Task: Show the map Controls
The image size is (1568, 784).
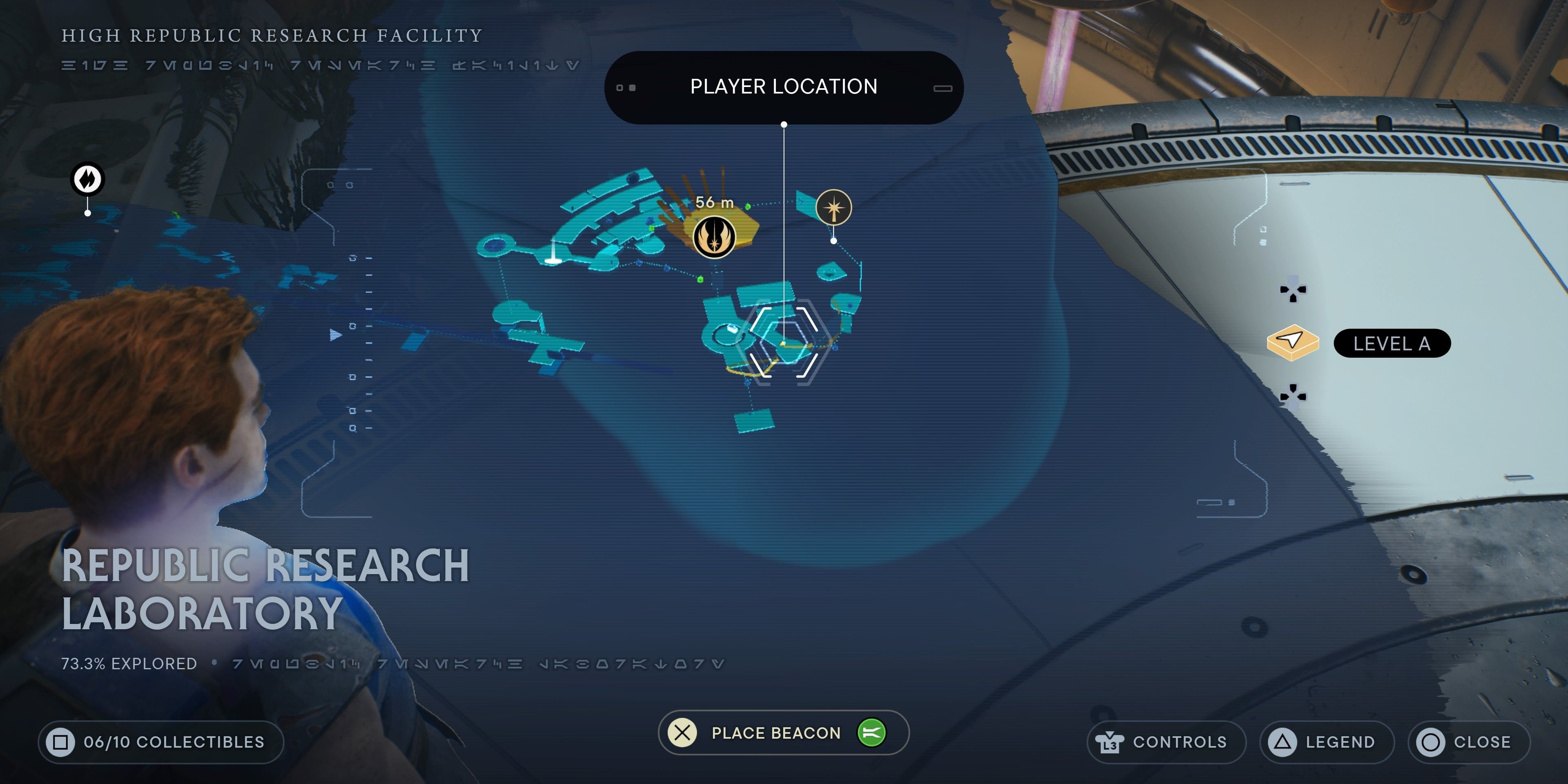Action: [x=1165, y=742]
